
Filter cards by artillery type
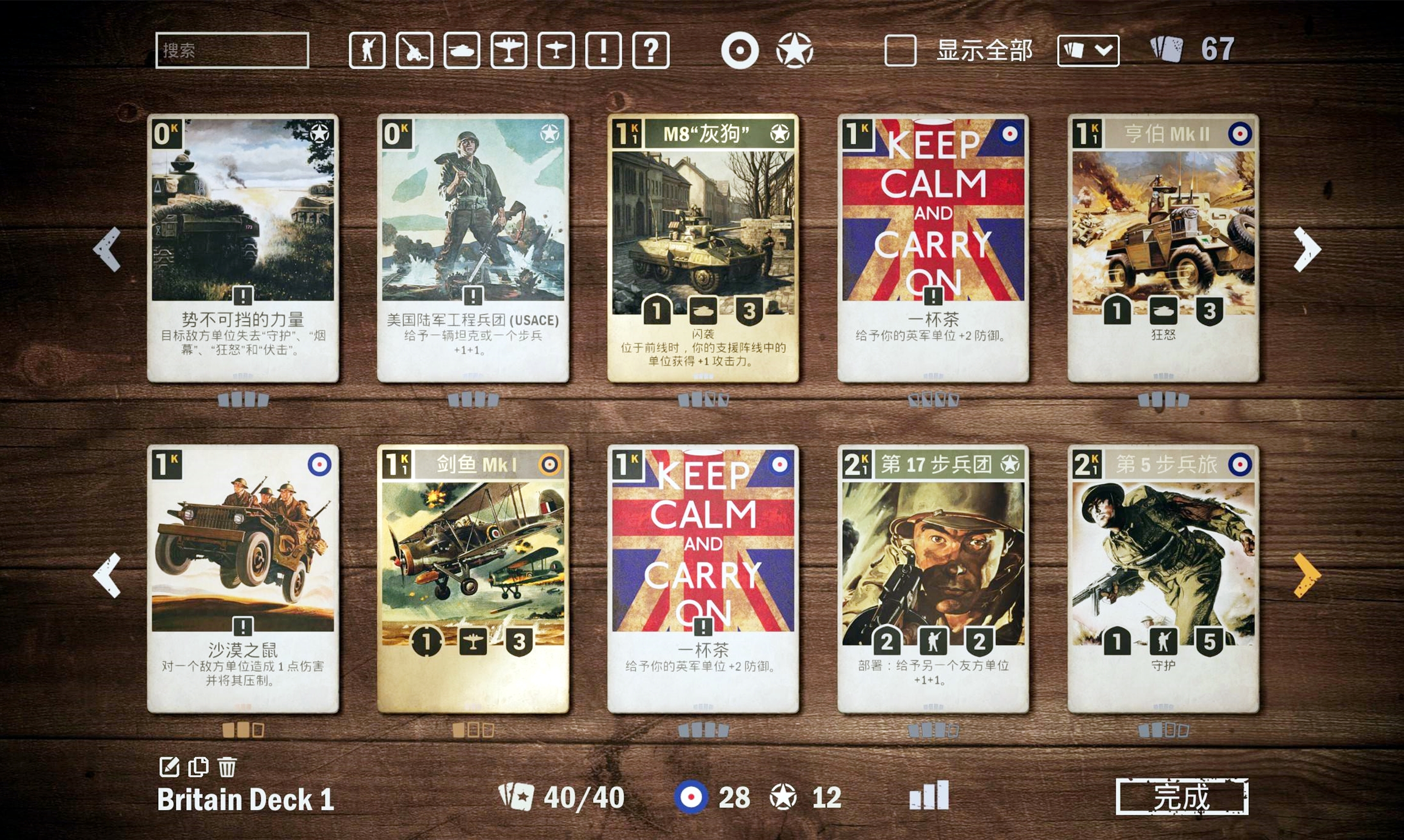(x=414, y=50)
